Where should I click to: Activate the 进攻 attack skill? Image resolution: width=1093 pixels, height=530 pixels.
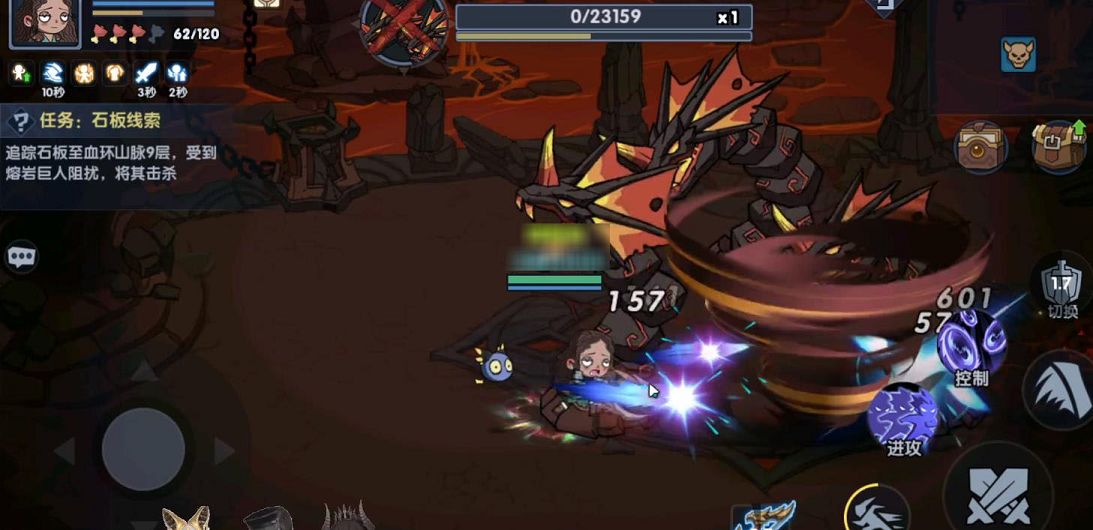pyautogui.click(x=902, y=420)
